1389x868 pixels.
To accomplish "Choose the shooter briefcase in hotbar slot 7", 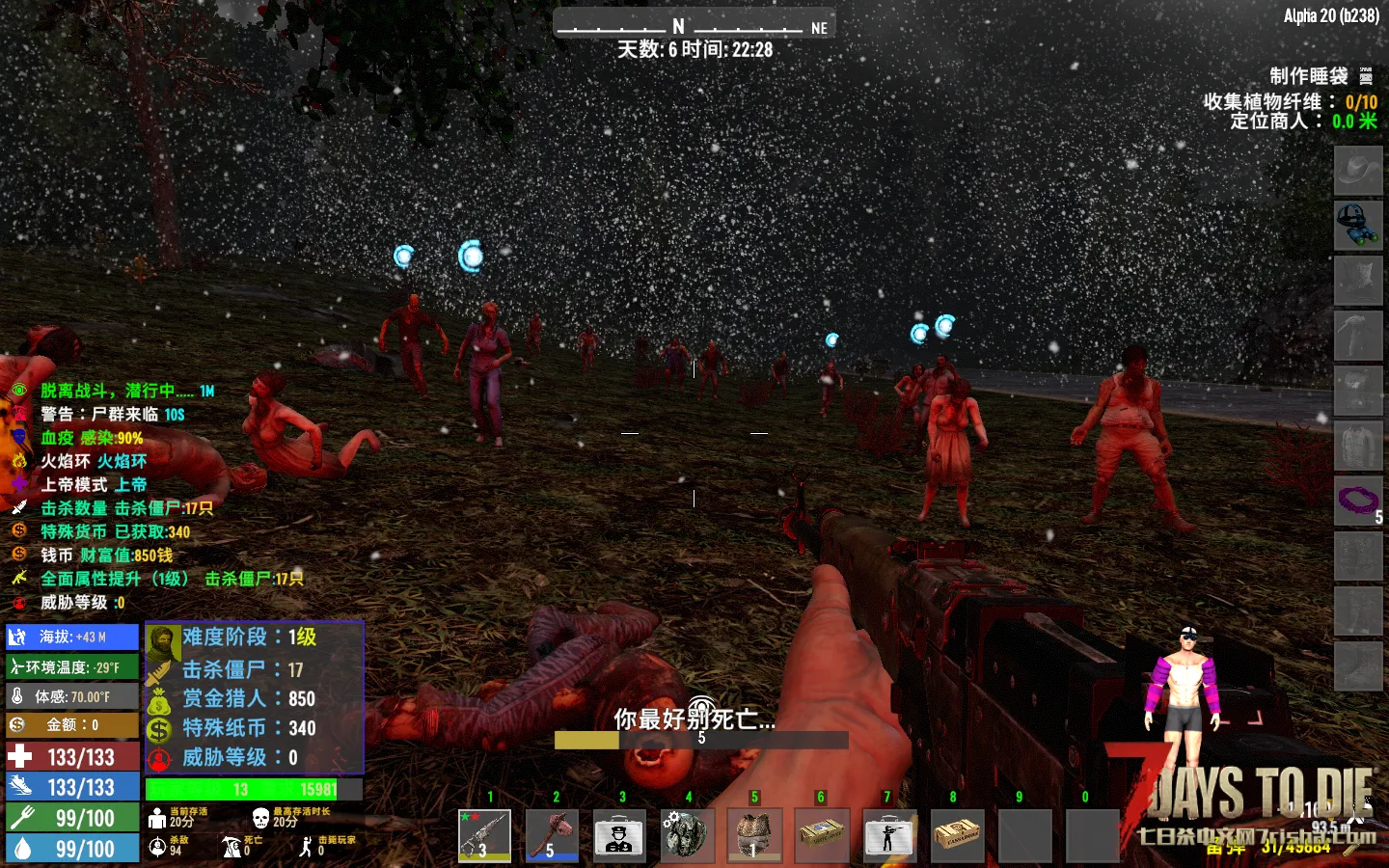I will click(x=888, y=834).
